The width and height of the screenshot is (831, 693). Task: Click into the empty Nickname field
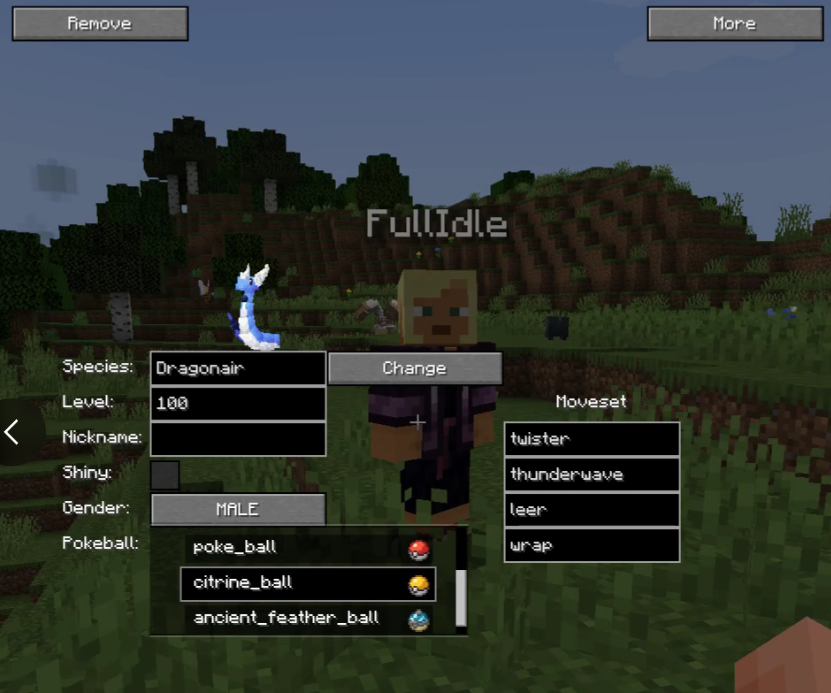click(x=238, y=438)
